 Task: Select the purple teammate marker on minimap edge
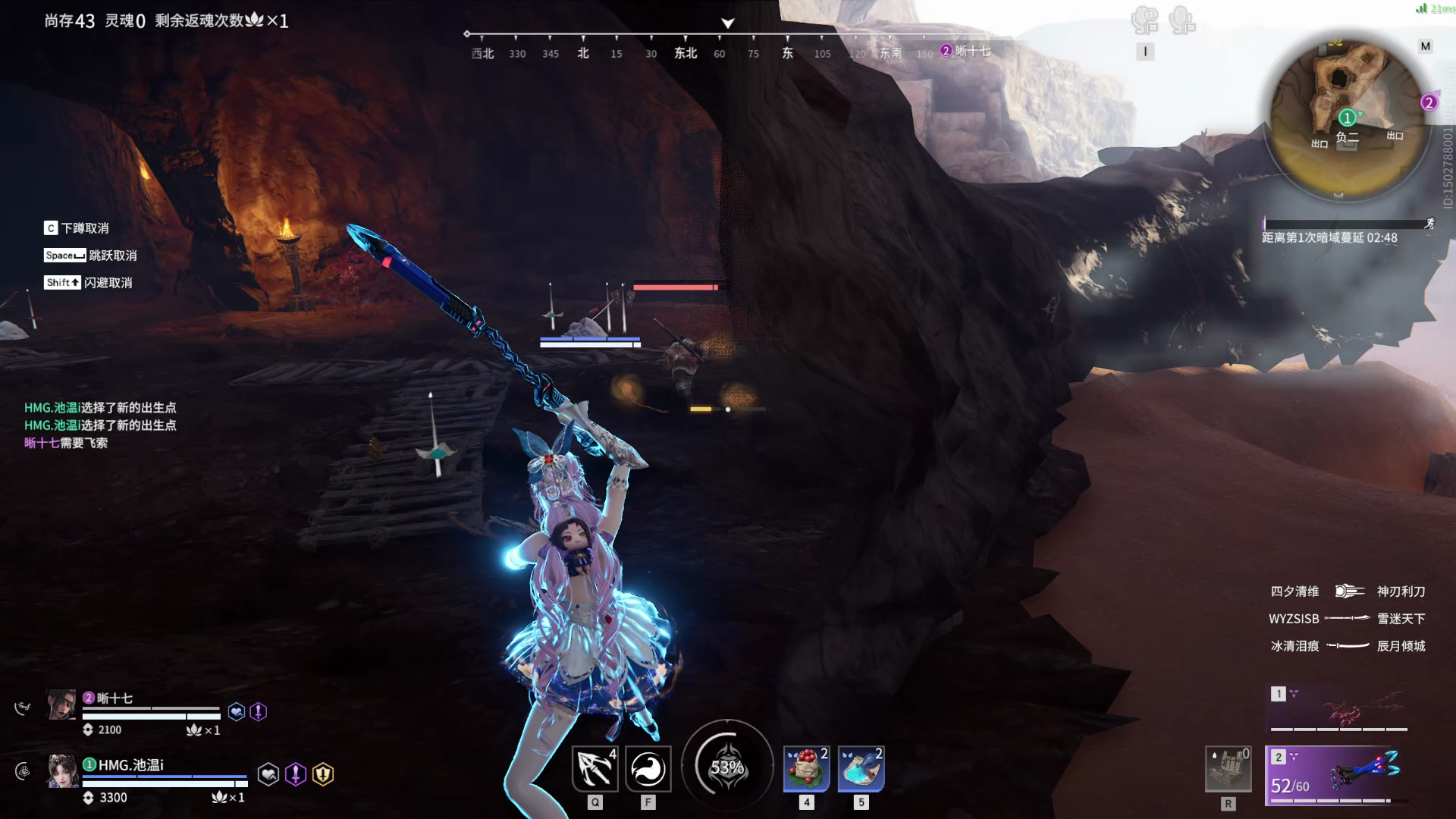coord(1429,102)
